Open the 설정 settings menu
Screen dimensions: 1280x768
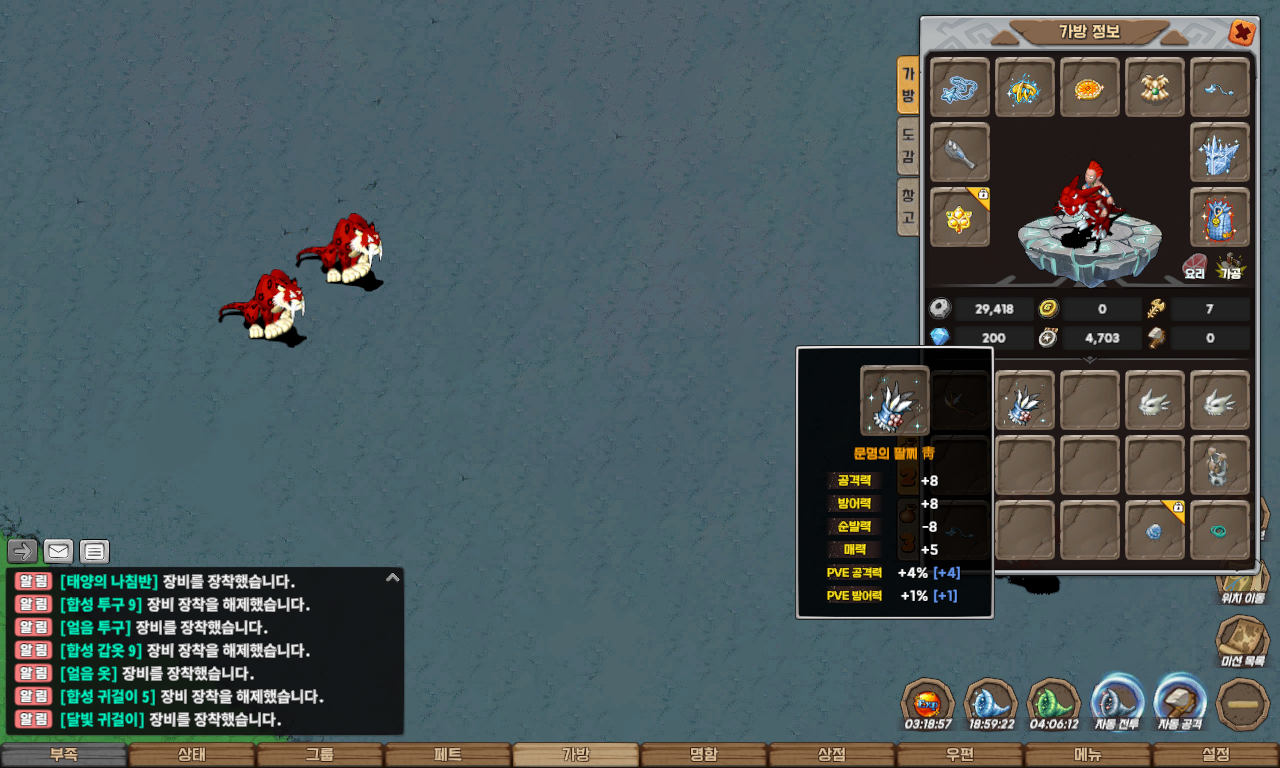1215,755
